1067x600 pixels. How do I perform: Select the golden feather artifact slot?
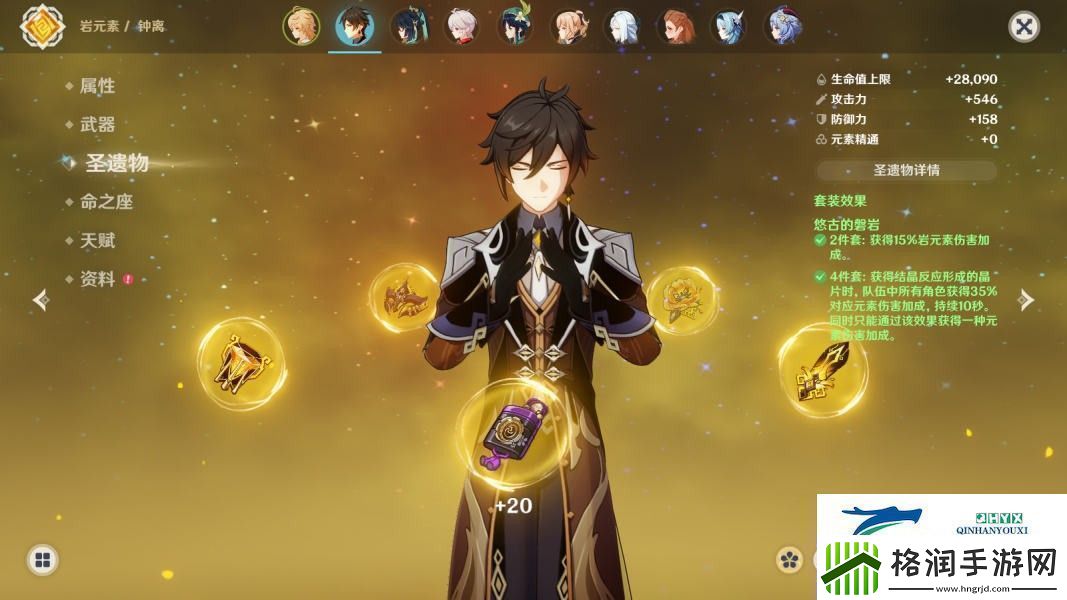click(x=822, y=370)
